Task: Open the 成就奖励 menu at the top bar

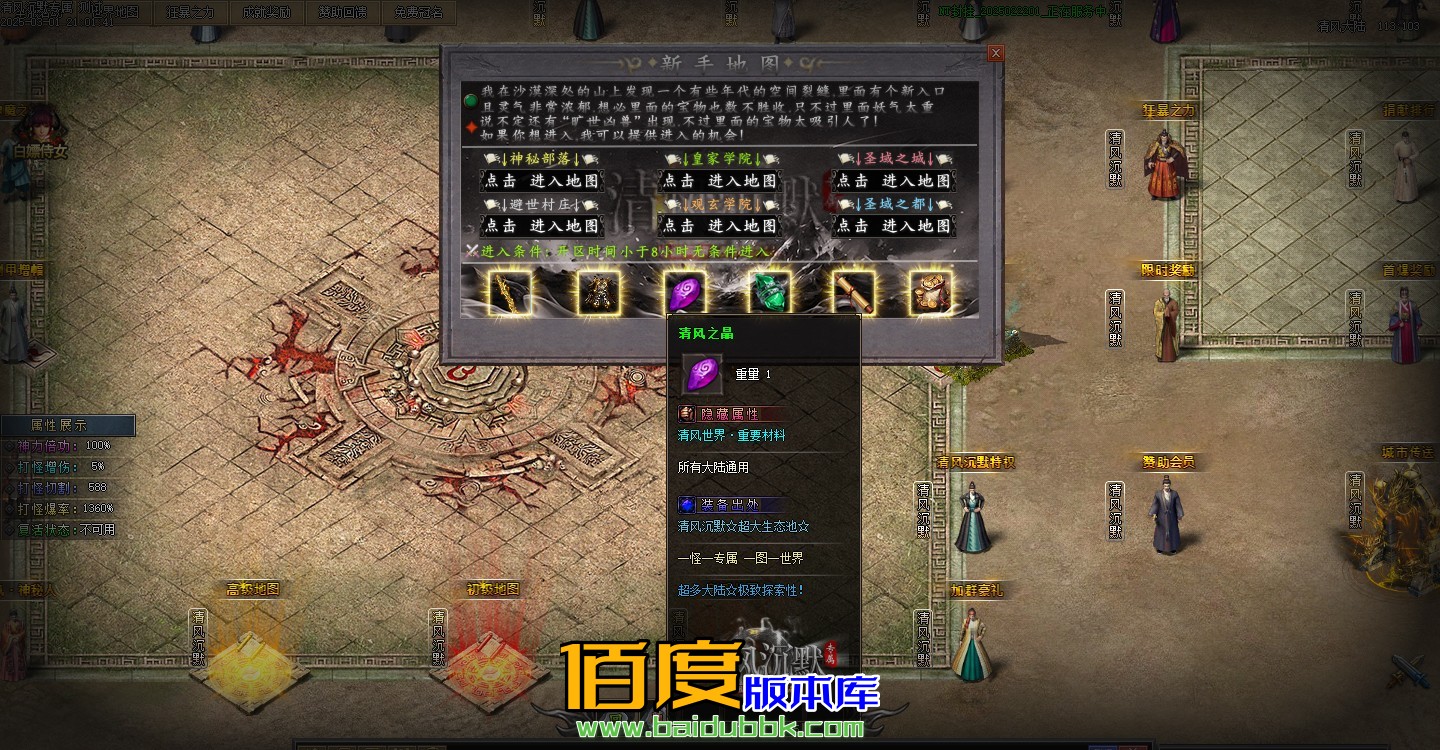Action: pyautogui.click(x=266, y=14)
